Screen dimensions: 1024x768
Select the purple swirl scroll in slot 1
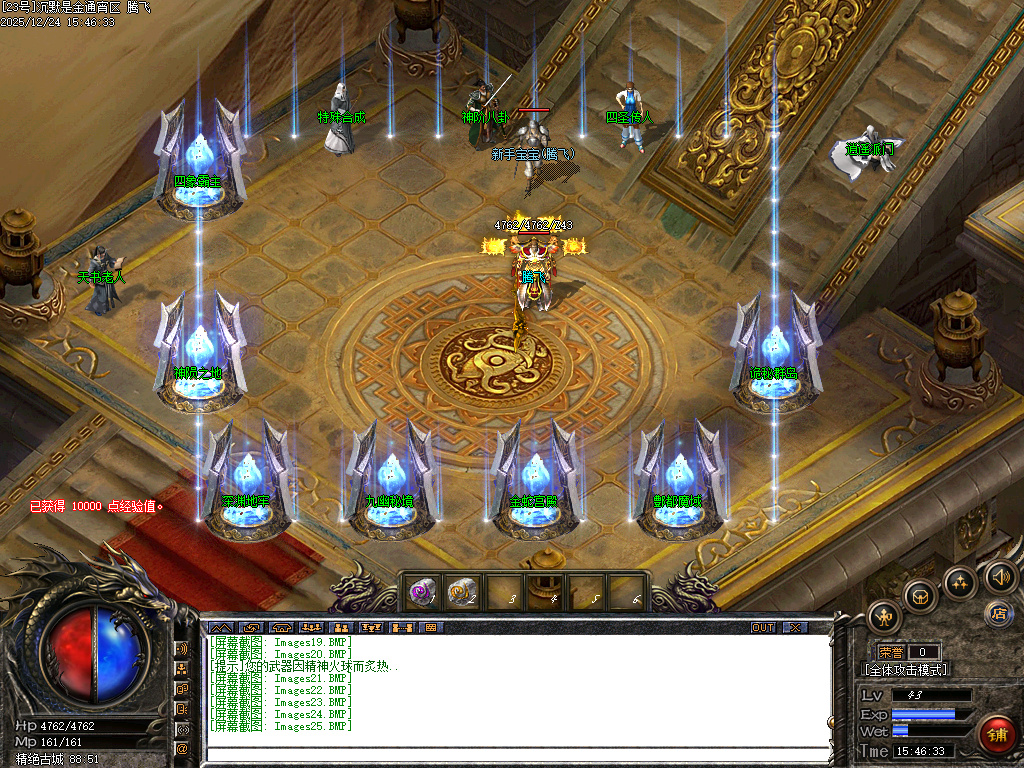click(422, 593)
